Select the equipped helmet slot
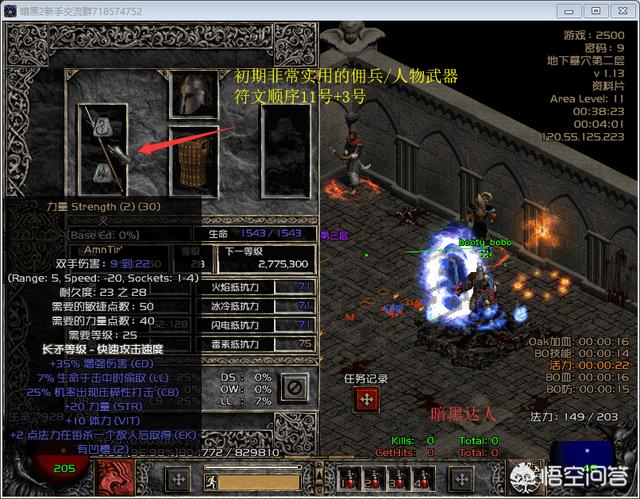Viewport: 640px width, 499px height. (x=193, y=97)
